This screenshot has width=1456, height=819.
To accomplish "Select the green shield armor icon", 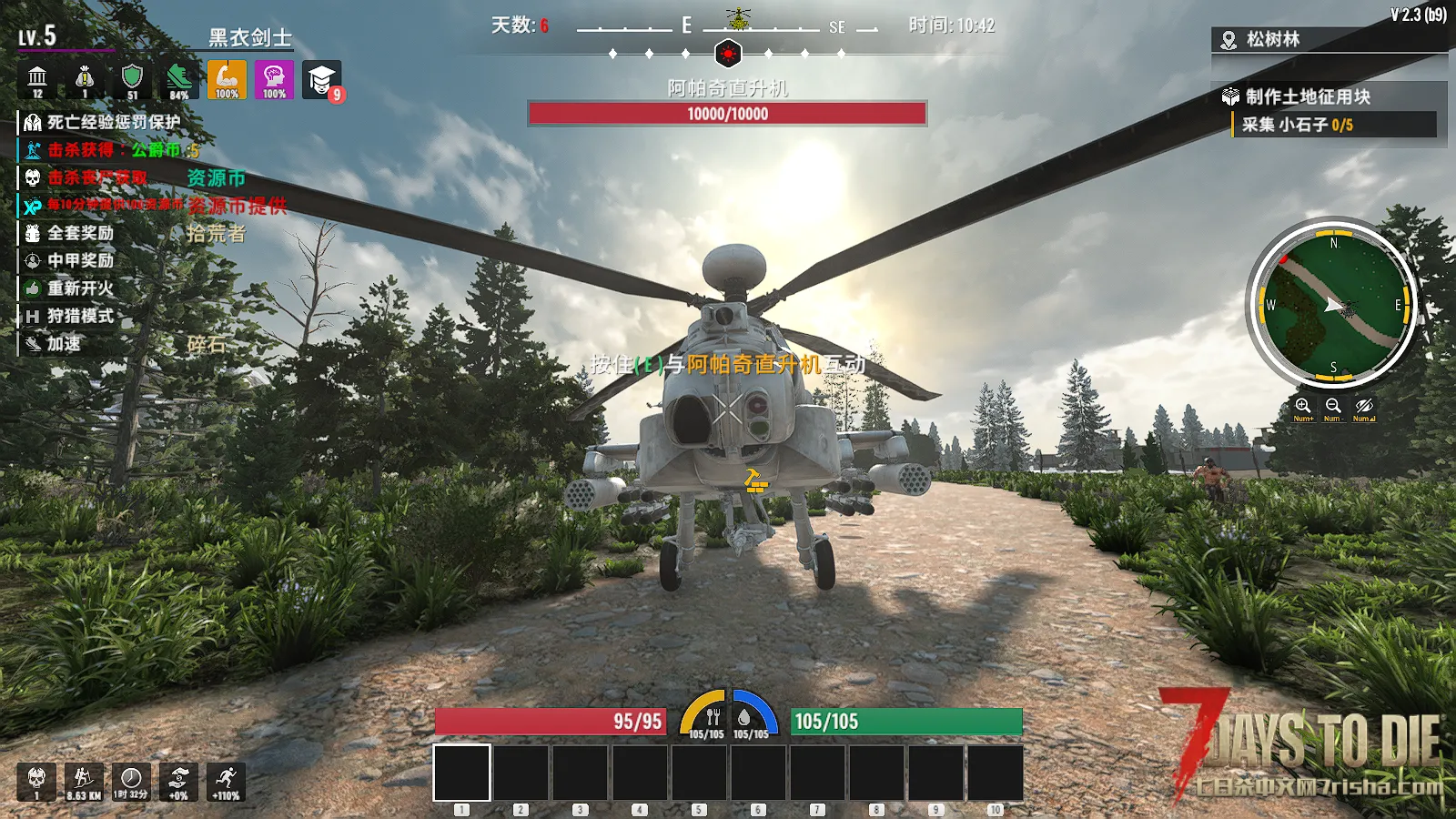I will click(x=132, y=80).
